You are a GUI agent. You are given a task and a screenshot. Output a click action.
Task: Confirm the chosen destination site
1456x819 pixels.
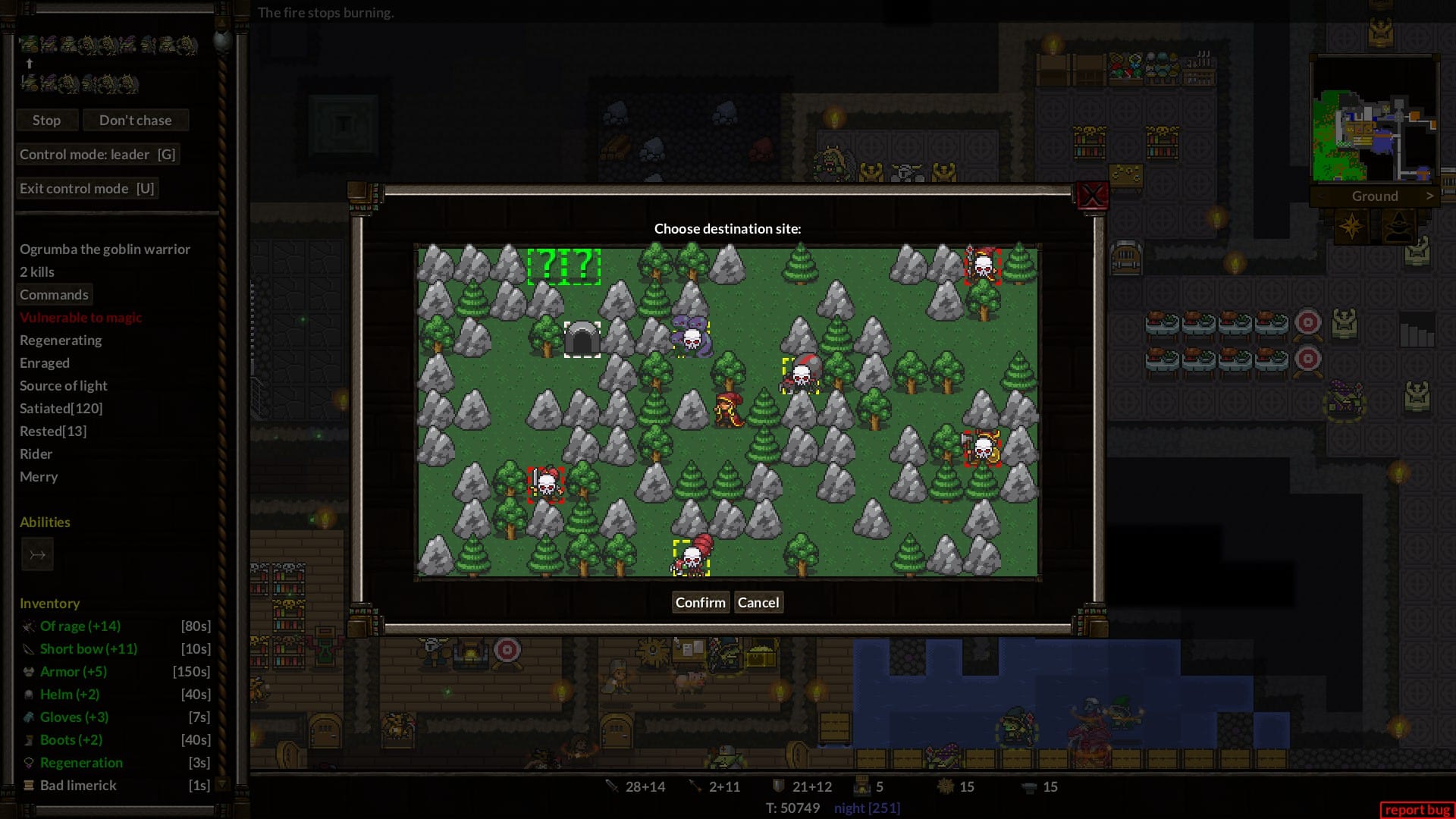click(x=700, y=601)
